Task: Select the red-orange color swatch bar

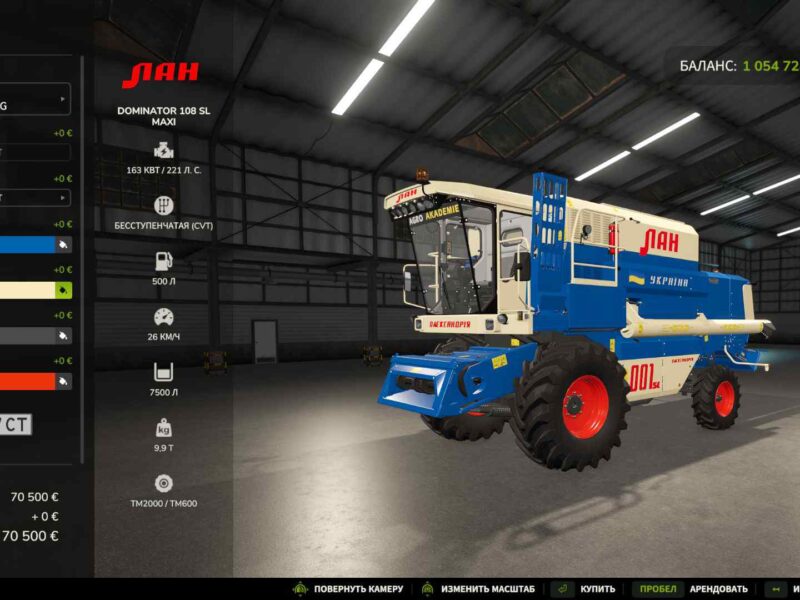Action: [26, 381]
